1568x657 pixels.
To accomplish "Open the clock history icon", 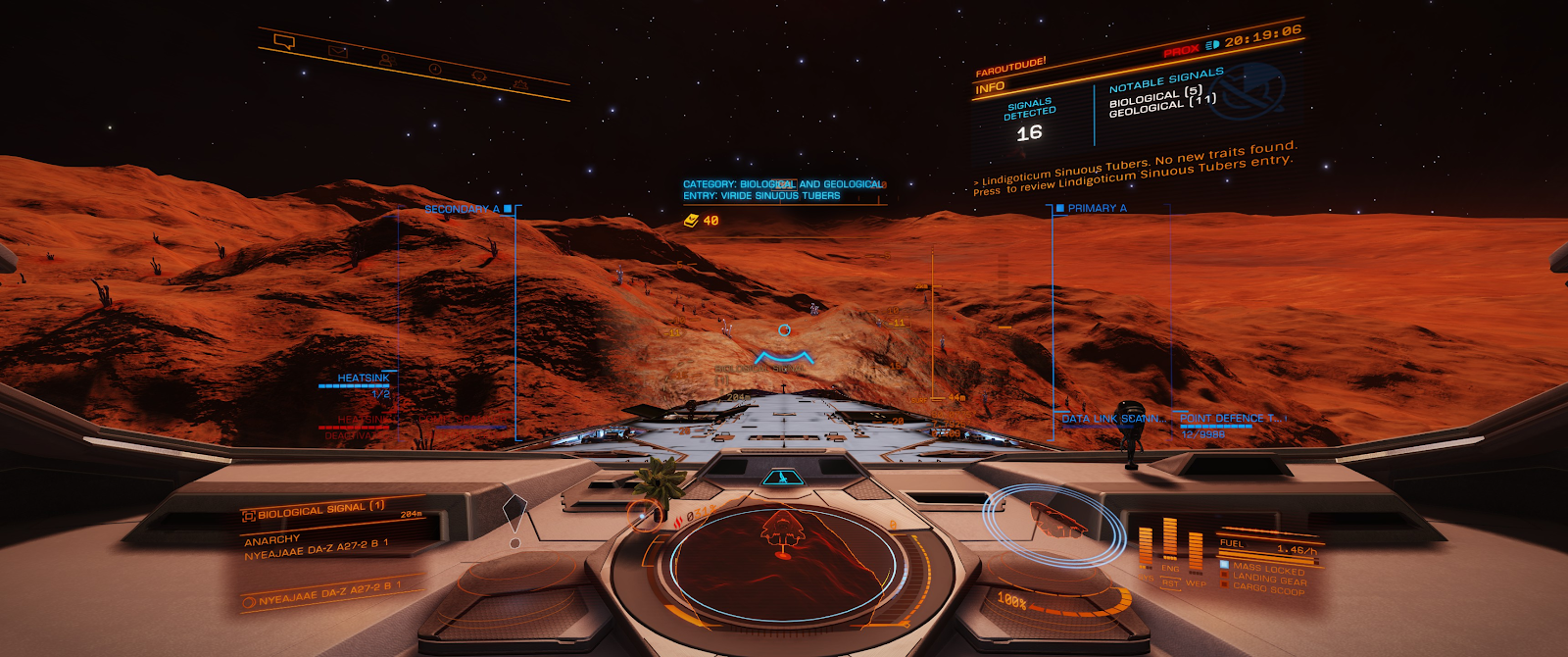I will pyautogui.click(x=435, y=69).
